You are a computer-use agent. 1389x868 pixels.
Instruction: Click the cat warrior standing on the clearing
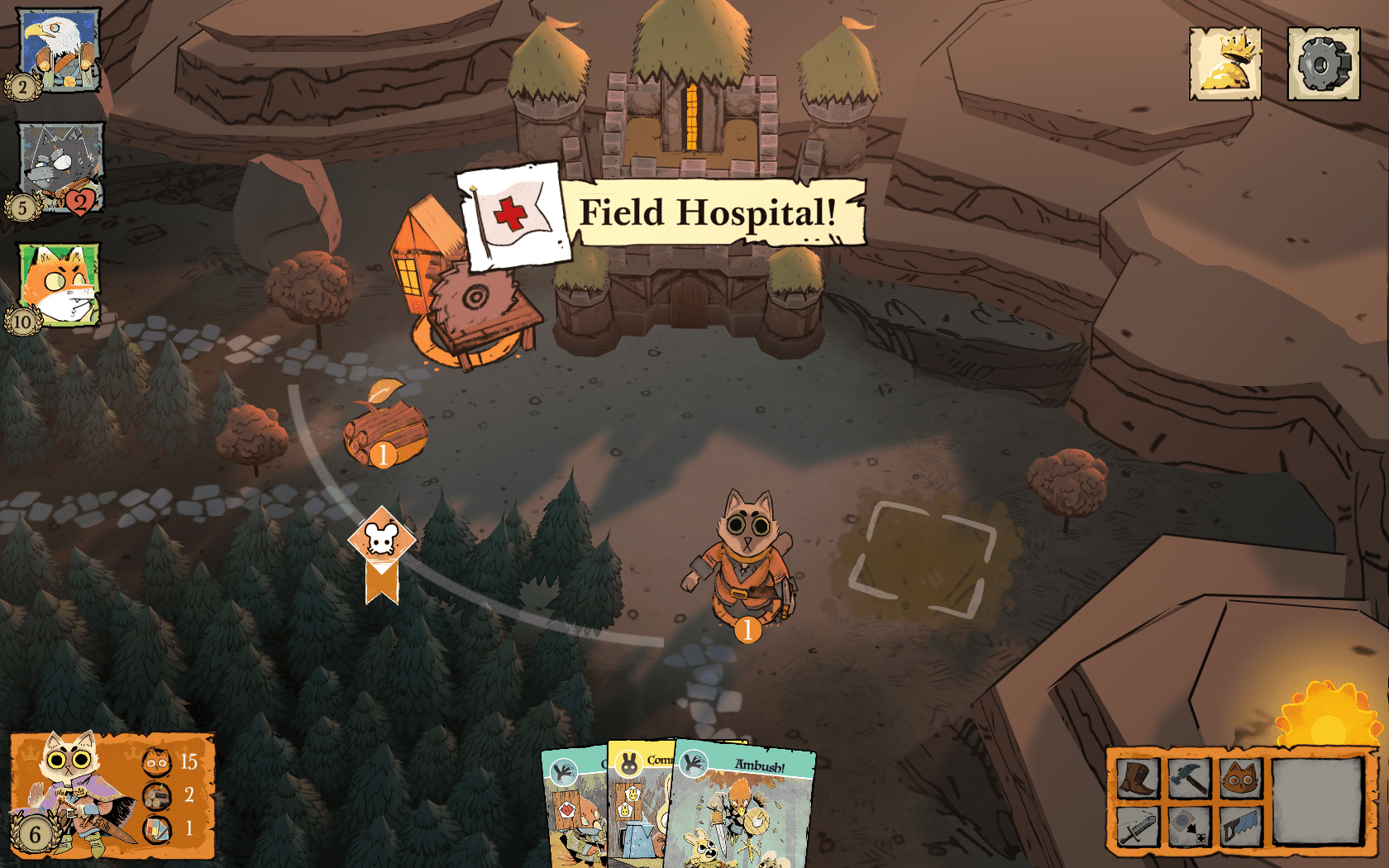click(x=742, y=554)
